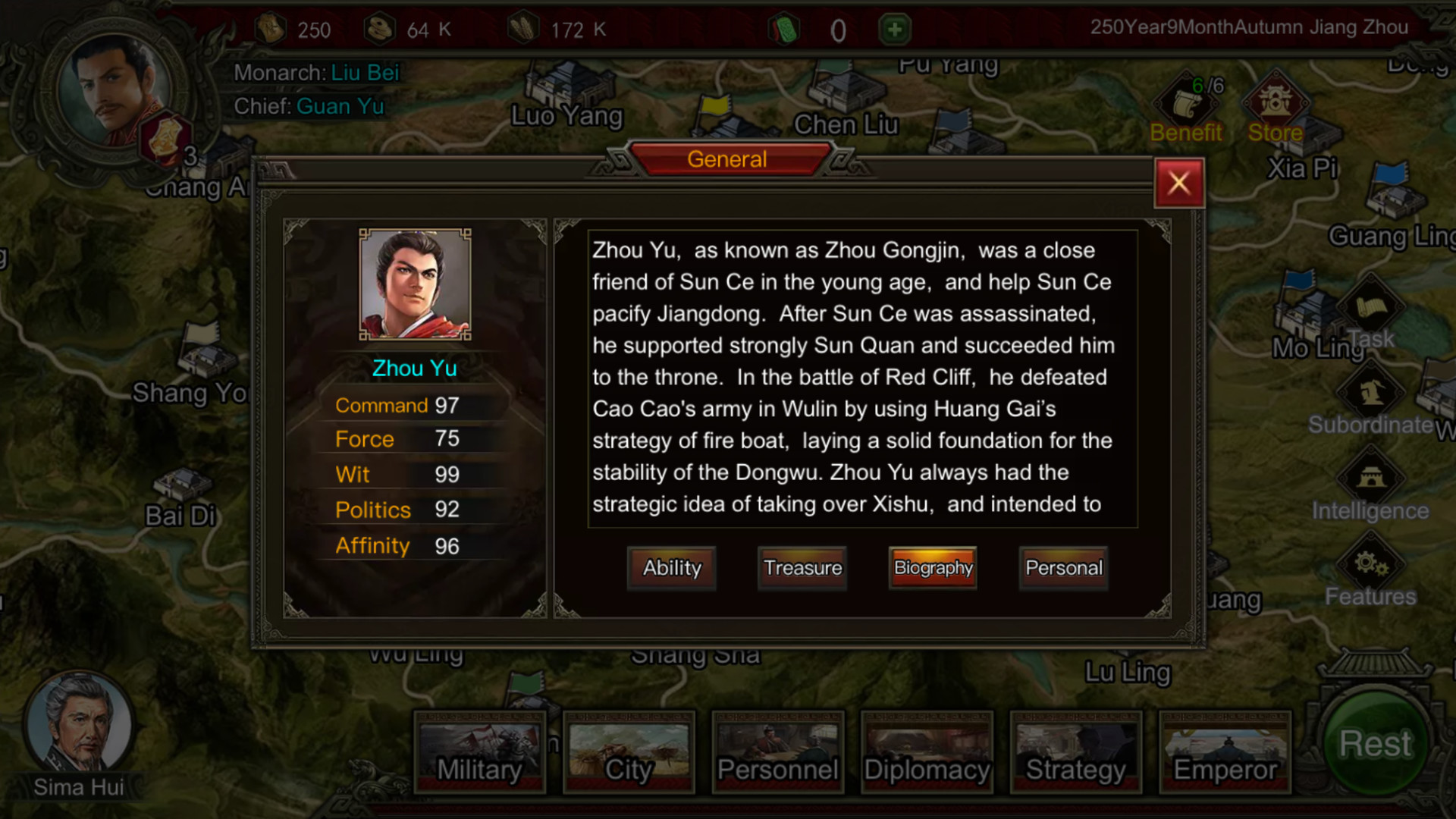
Task: Switch to the Ability tab
Action: [x=671, y=568]
